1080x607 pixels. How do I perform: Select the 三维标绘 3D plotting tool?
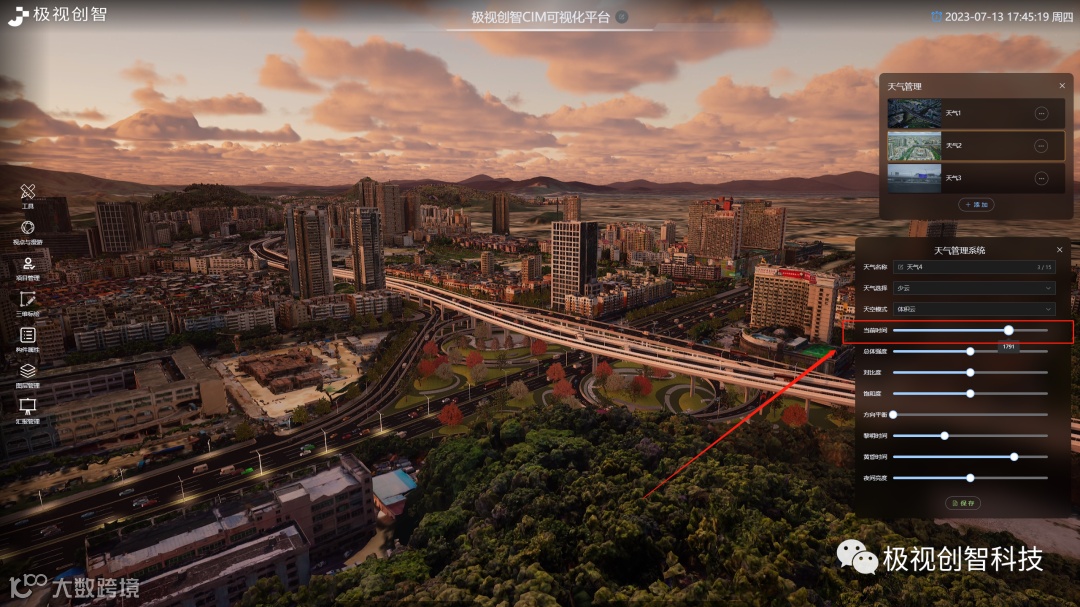coord(28,301)
